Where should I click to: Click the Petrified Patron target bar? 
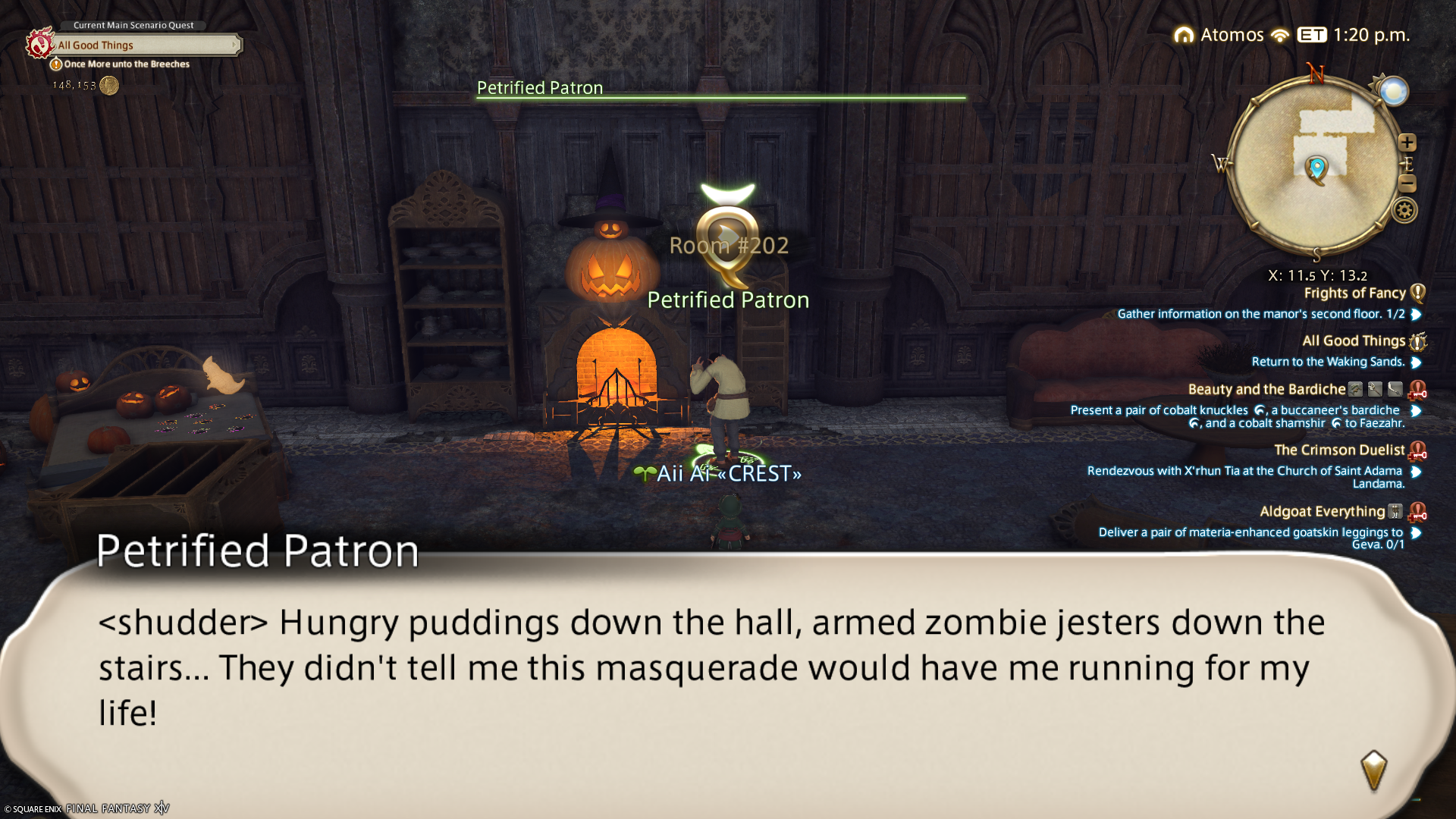tap(720, 90)
